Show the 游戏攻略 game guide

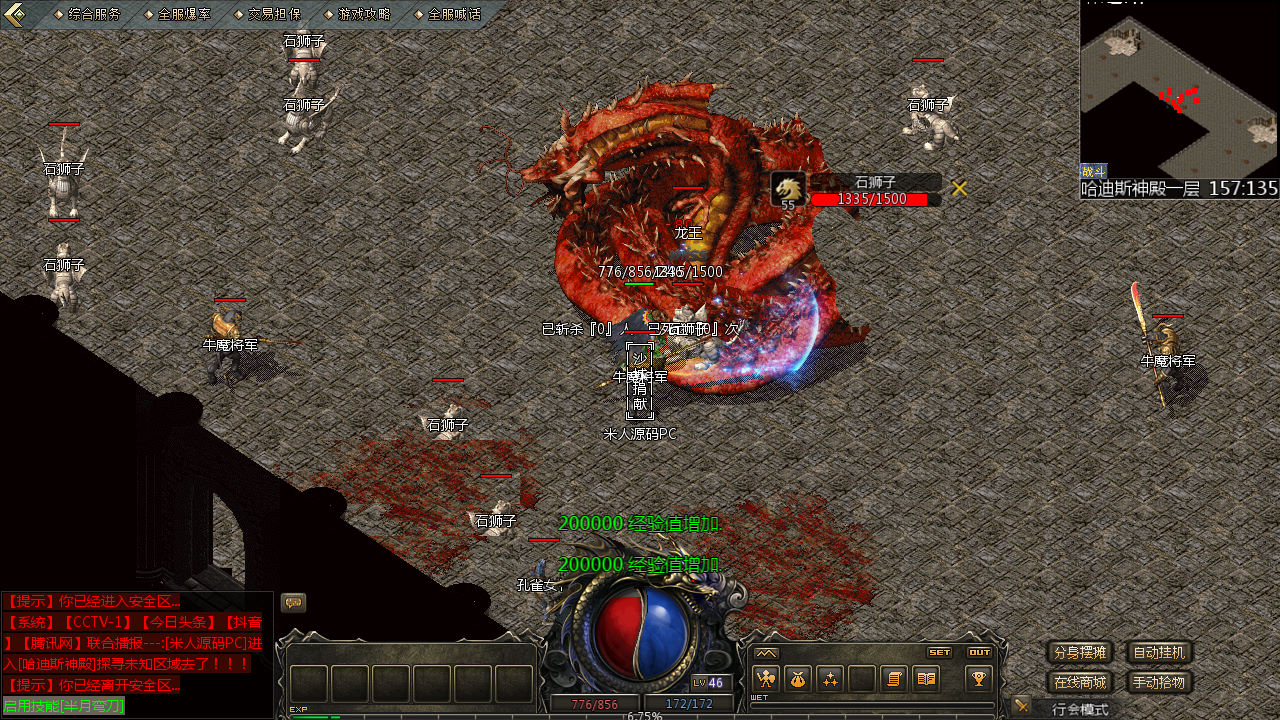click(364, 14)
